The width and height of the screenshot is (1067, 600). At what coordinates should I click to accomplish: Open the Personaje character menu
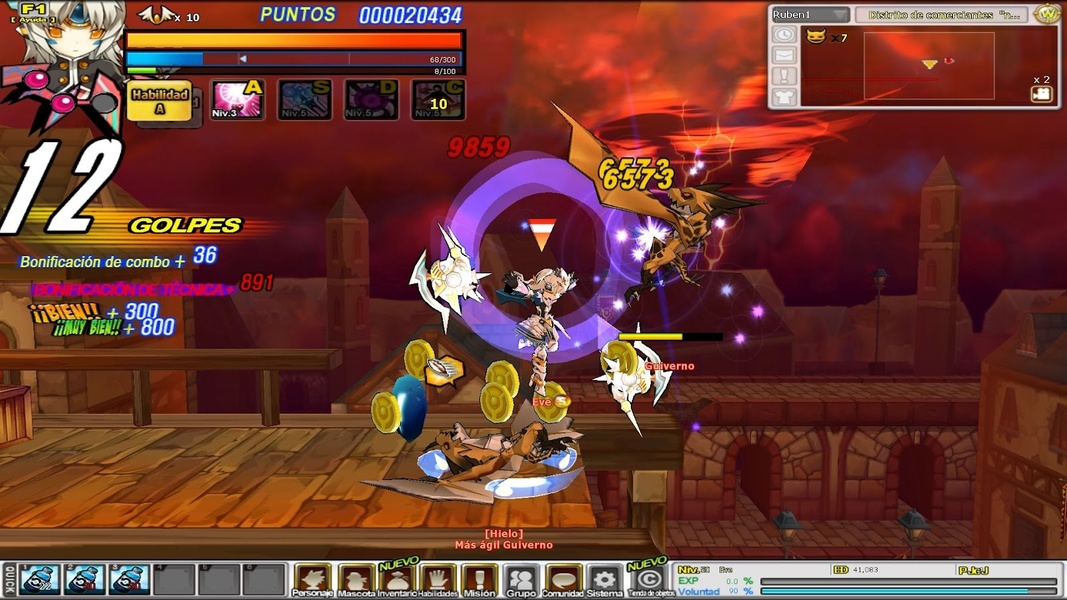(x=312, y=579)
